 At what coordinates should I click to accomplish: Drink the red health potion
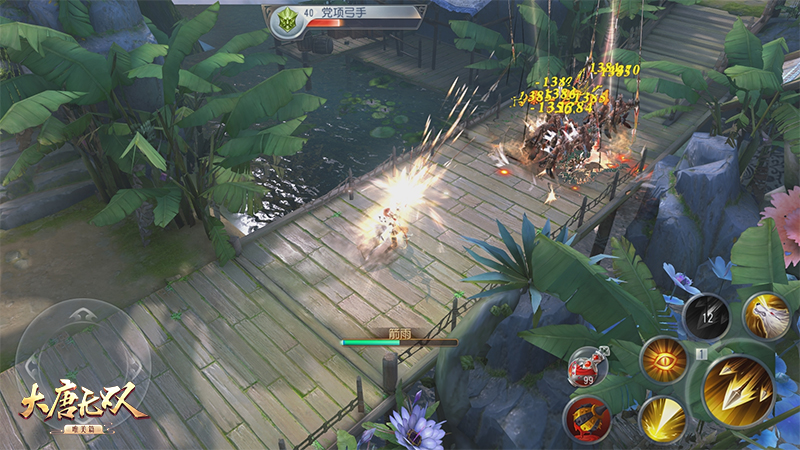click(x=587, y=366)
